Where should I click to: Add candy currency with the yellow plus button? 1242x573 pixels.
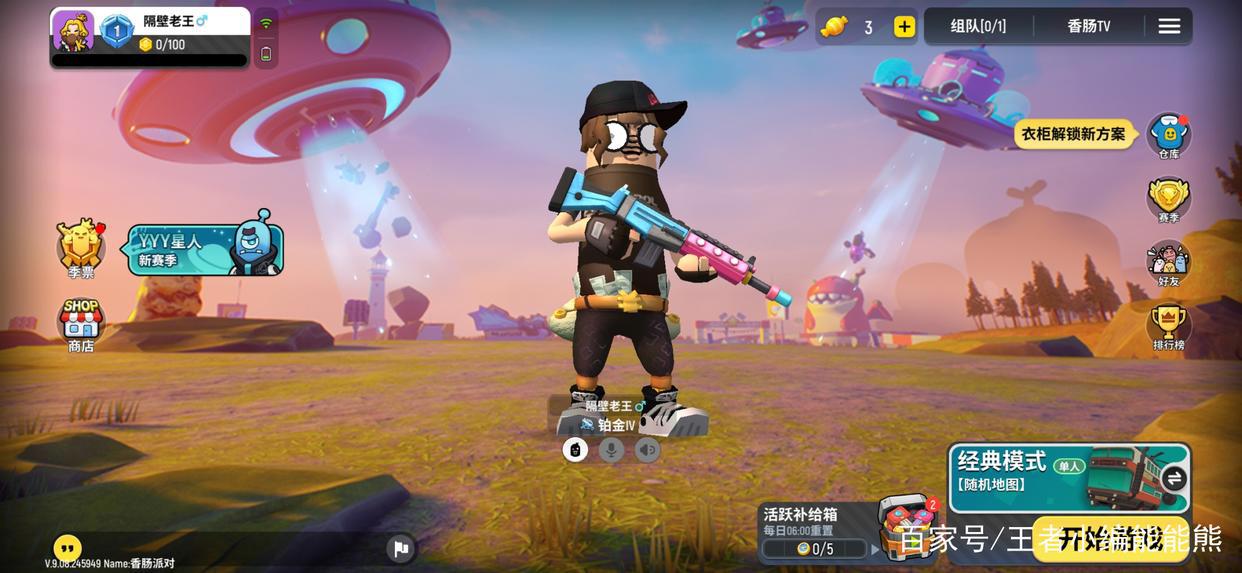(x=904, y=27)
